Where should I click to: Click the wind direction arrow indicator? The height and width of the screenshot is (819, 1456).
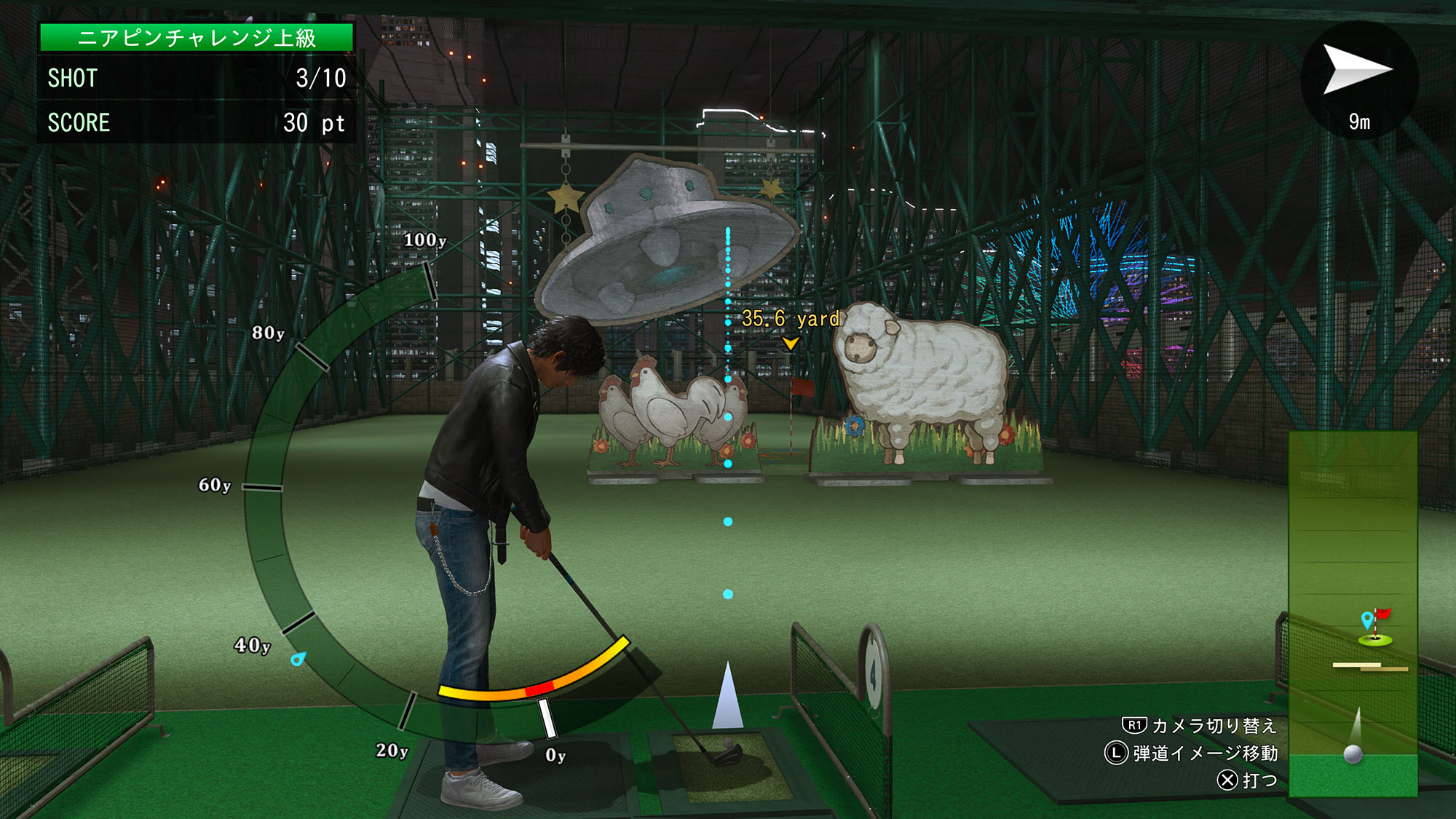1357,69
